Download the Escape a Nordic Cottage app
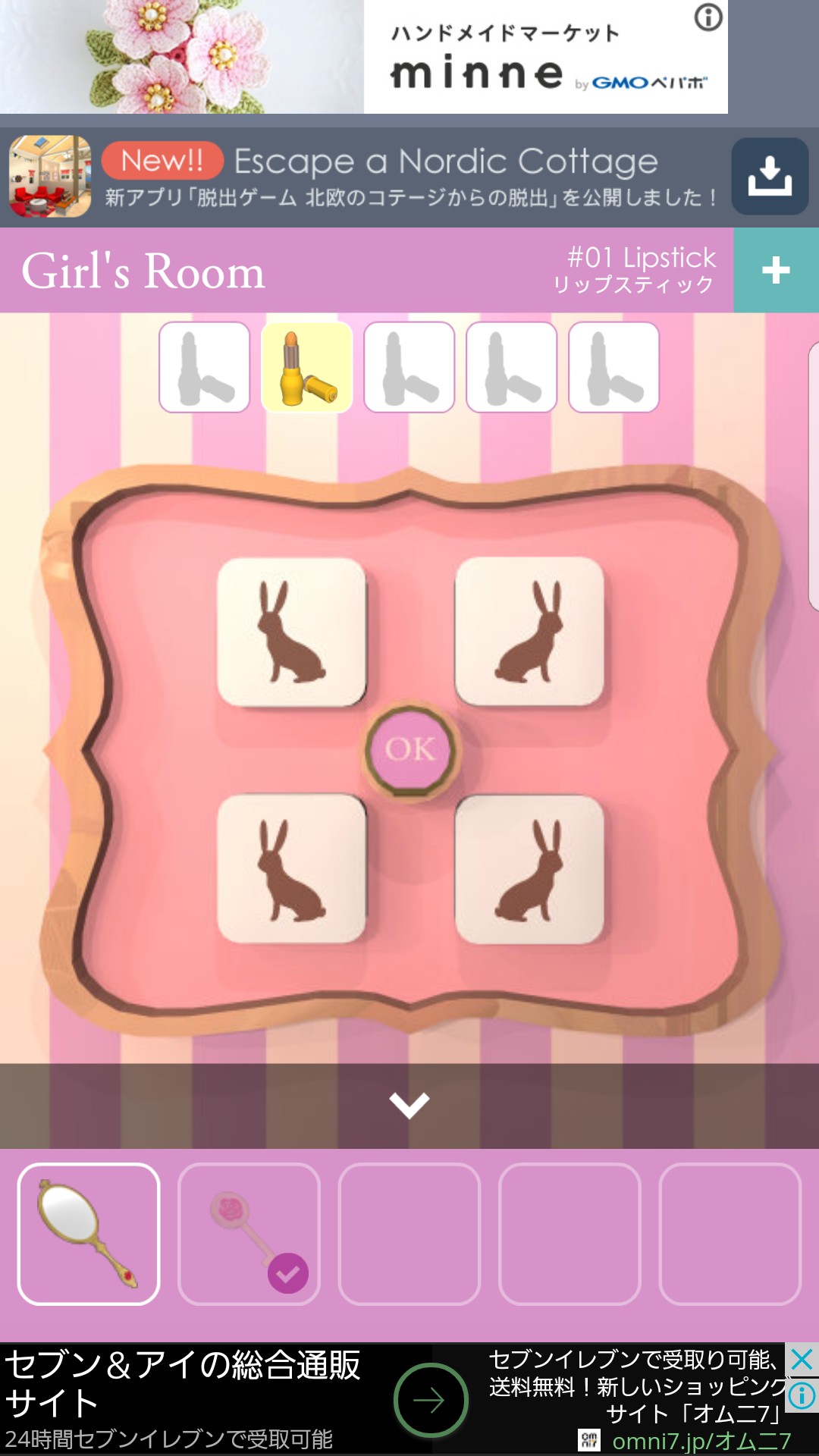Viewport: 819px width, 1456px height. coord(770,177)
